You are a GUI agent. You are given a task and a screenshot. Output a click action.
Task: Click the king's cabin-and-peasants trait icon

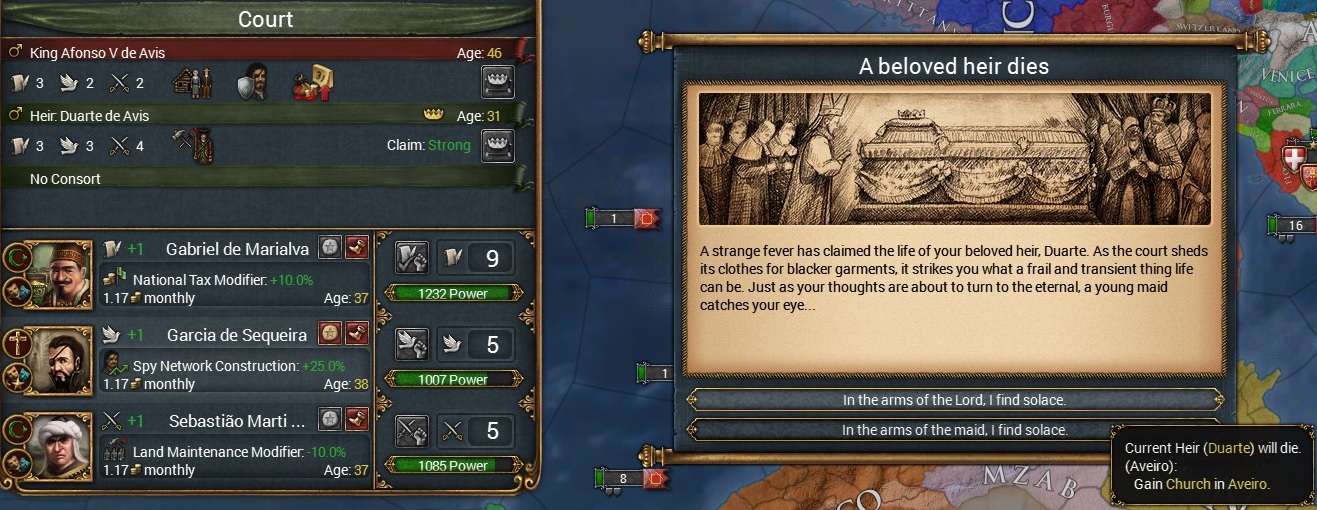point(193,83)
